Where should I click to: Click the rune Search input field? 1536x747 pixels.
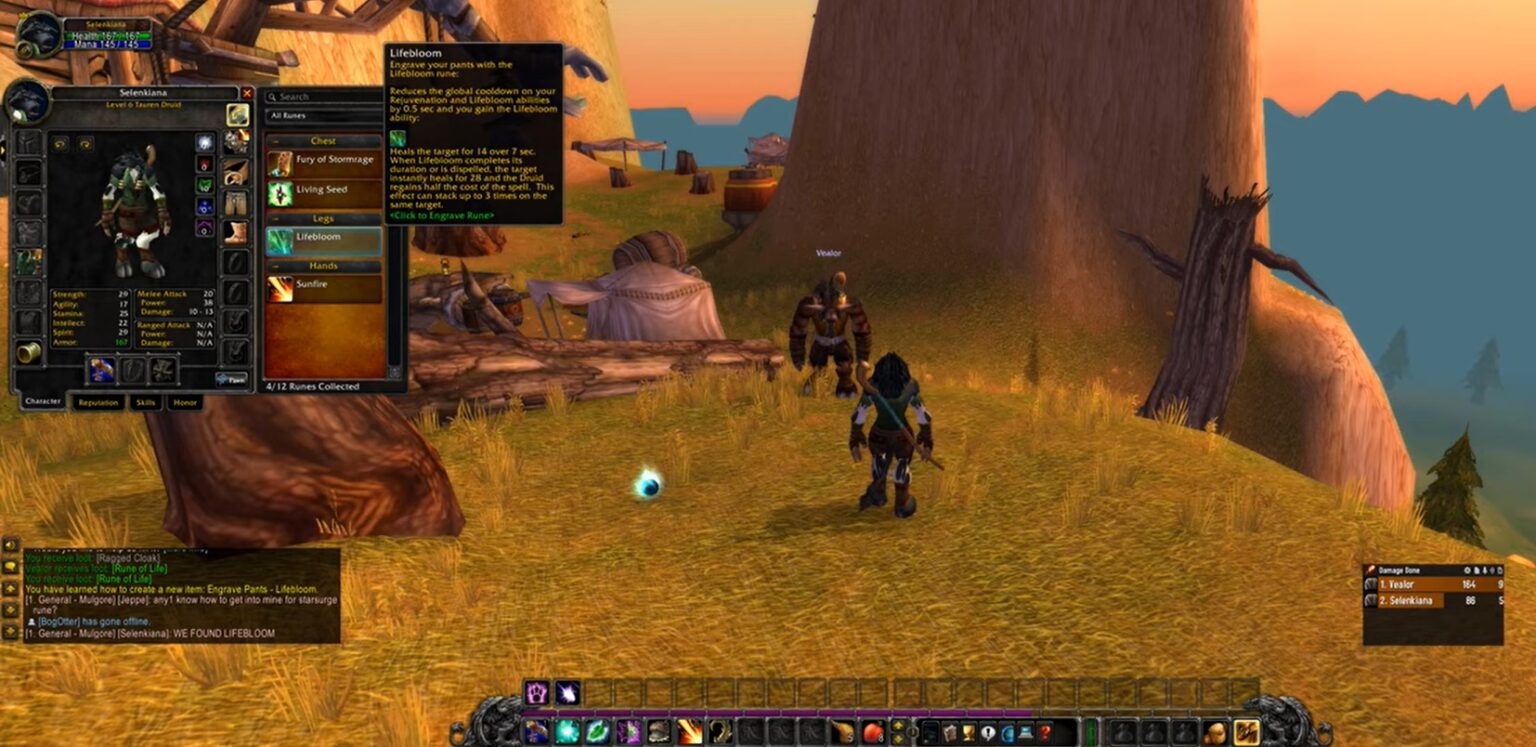(x=325, y=96)
